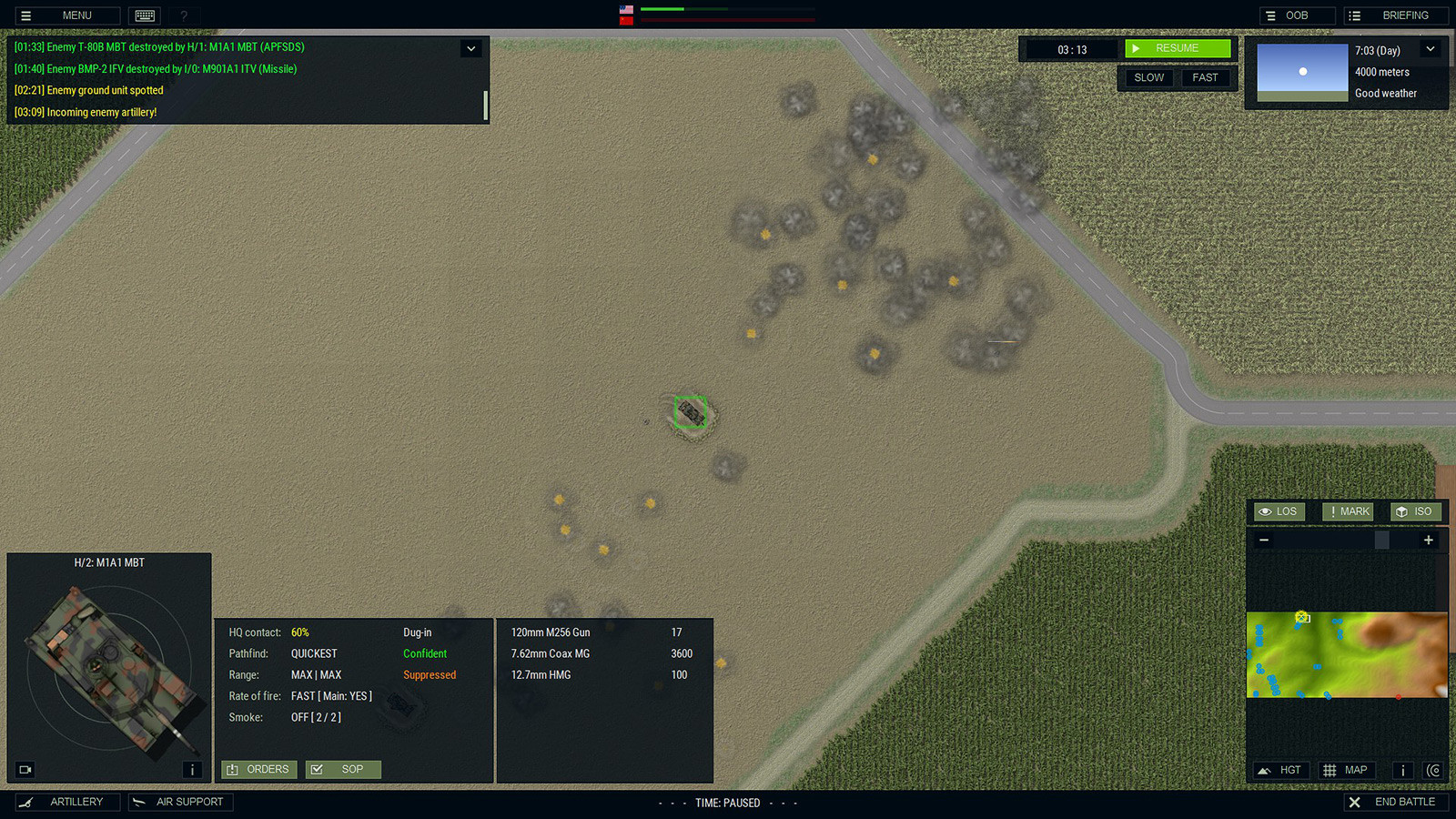
Task: Expand the OOB order of battle panel
Action: 1296,15
